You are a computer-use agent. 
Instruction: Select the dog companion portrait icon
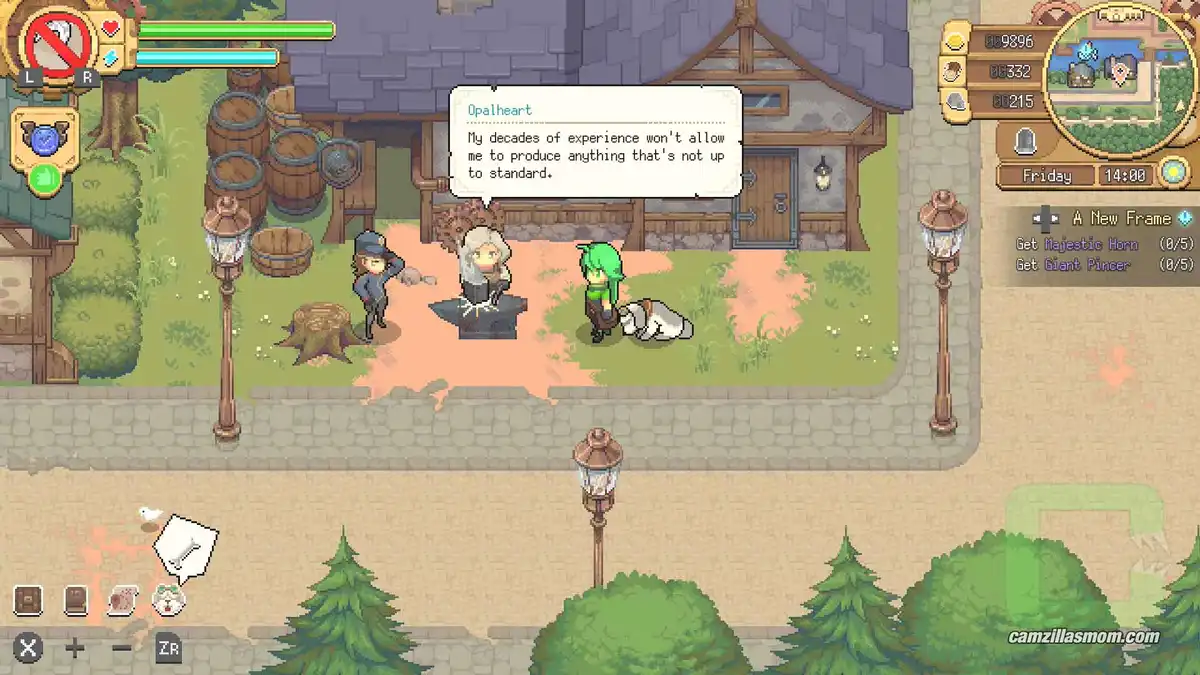click(x=169, y=600)
